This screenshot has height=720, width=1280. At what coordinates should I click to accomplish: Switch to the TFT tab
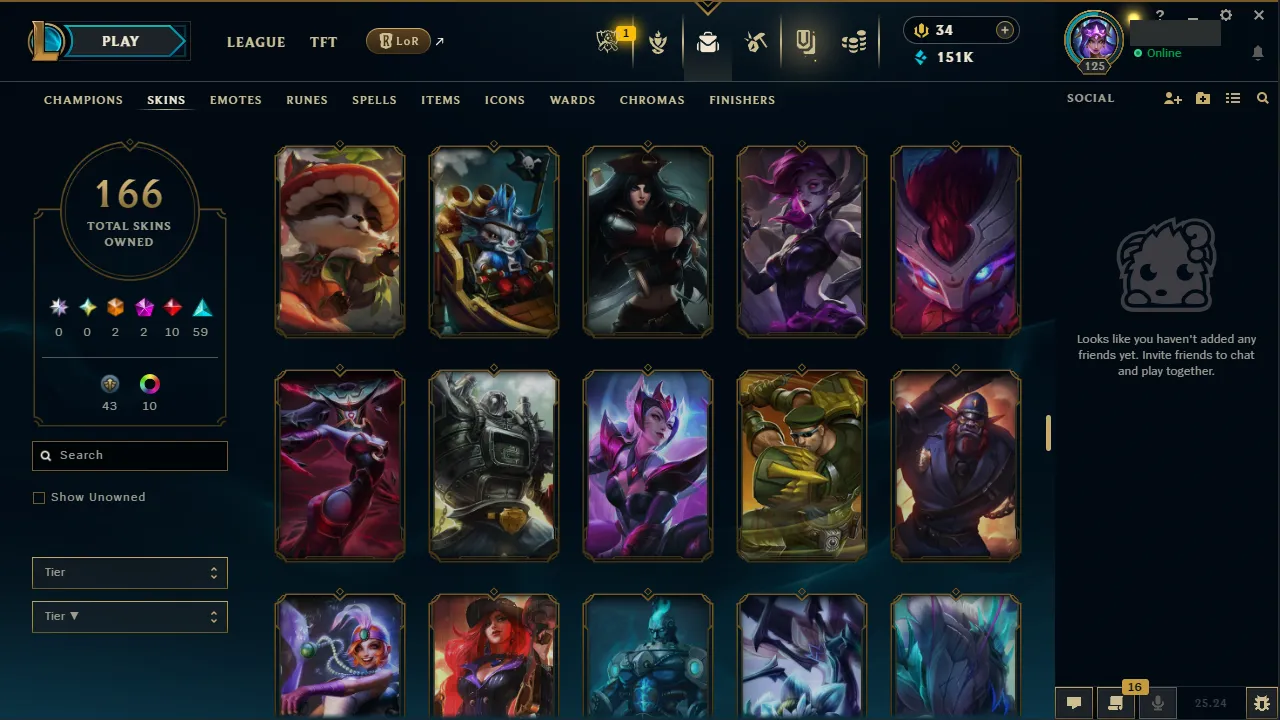click(323, 42)
